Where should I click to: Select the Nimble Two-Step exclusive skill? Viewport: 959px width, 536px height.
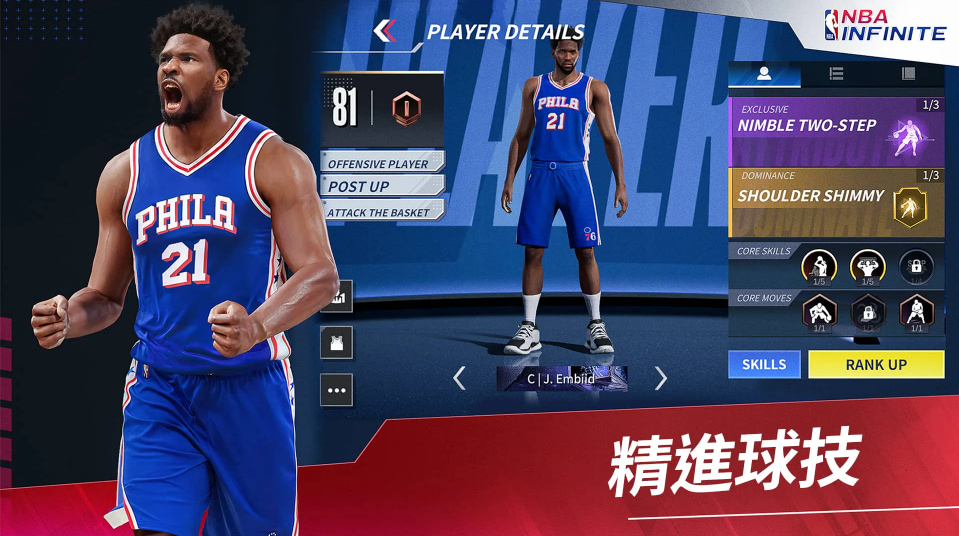point(836,131)
